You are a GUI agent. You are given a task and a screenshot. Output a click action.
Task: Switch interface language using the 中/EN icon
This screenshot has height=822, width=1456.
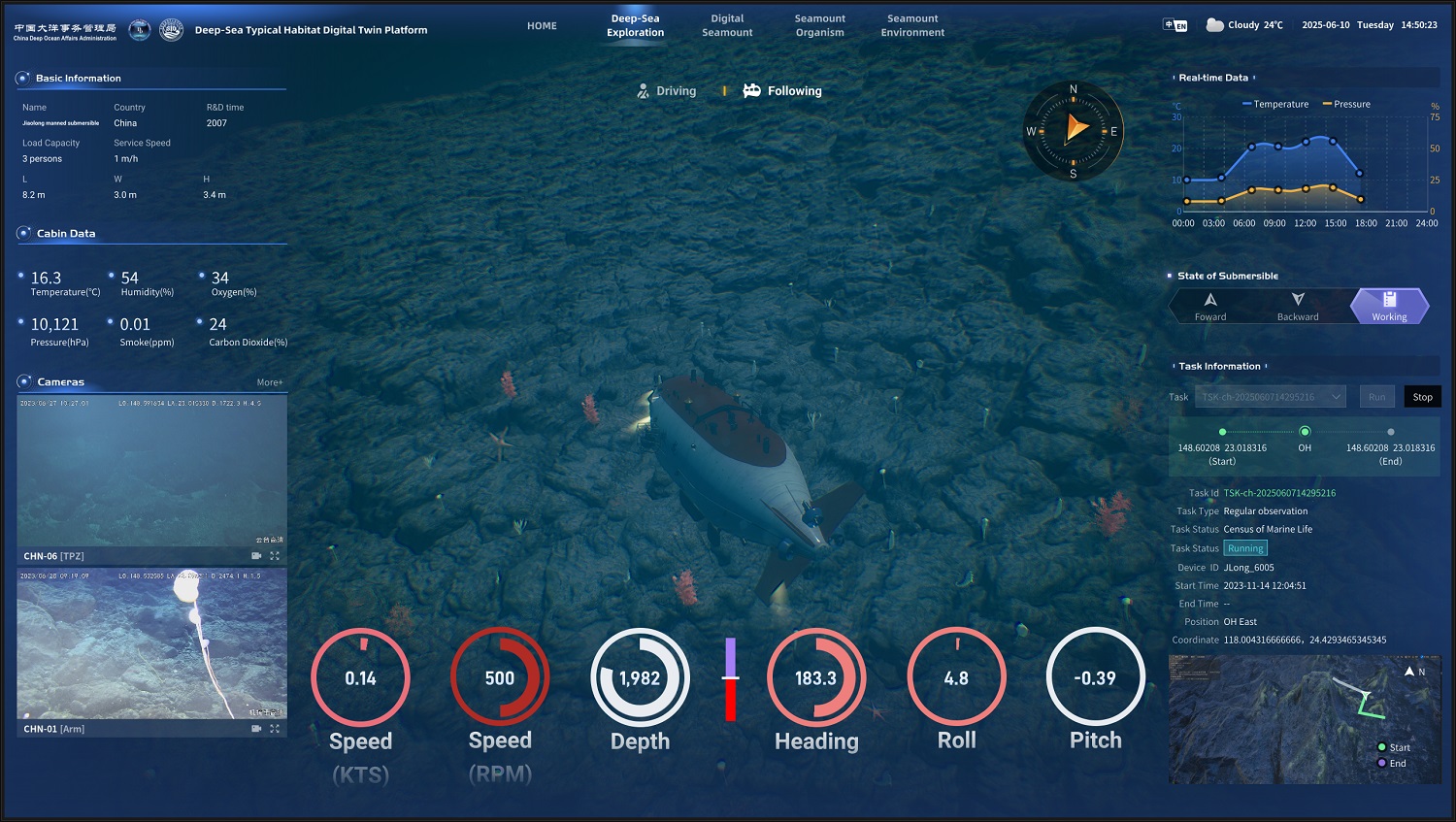point(1174,24)
